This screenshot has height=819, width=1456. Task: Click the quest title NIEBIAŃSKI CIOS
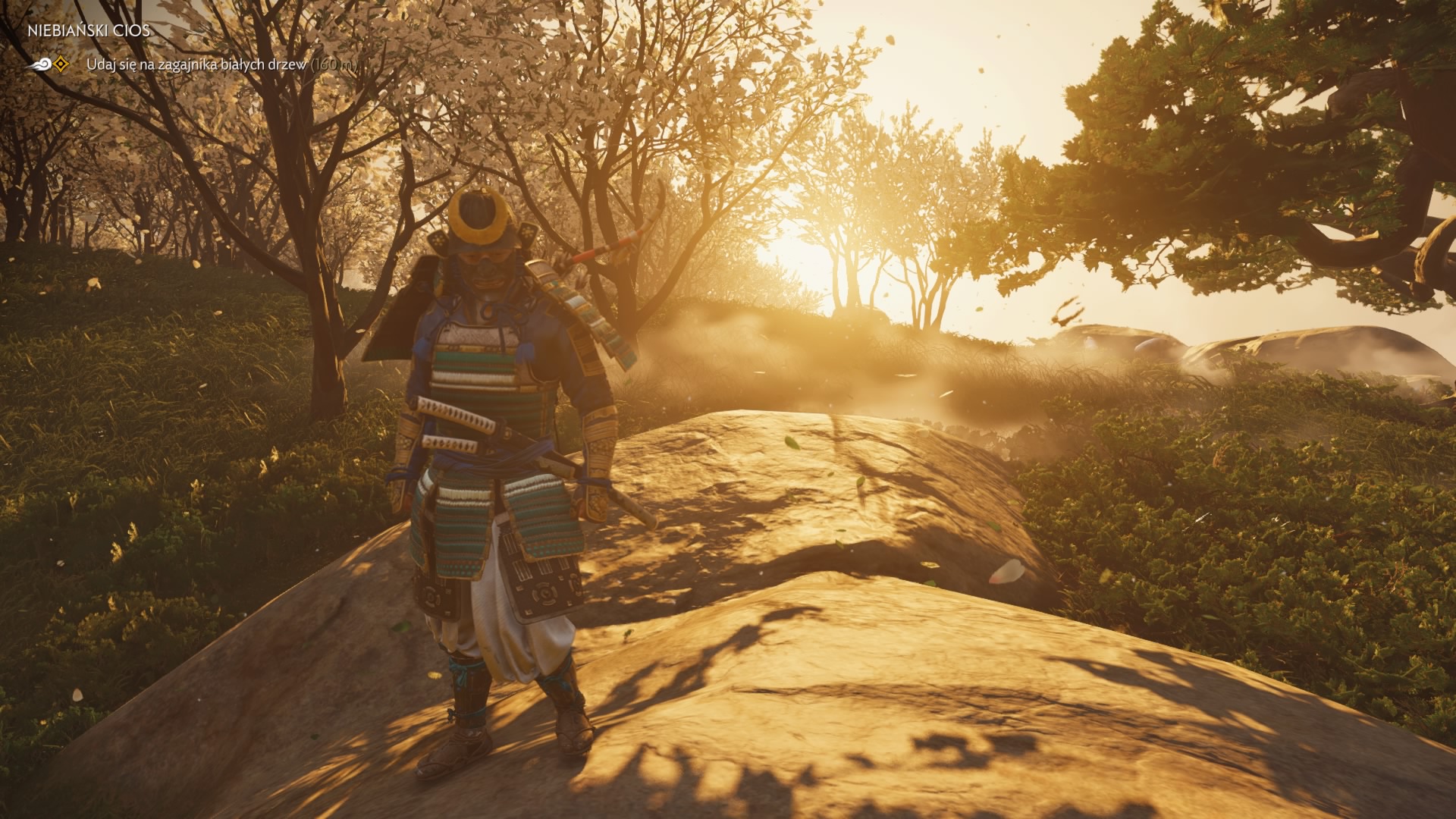[88, 33]
